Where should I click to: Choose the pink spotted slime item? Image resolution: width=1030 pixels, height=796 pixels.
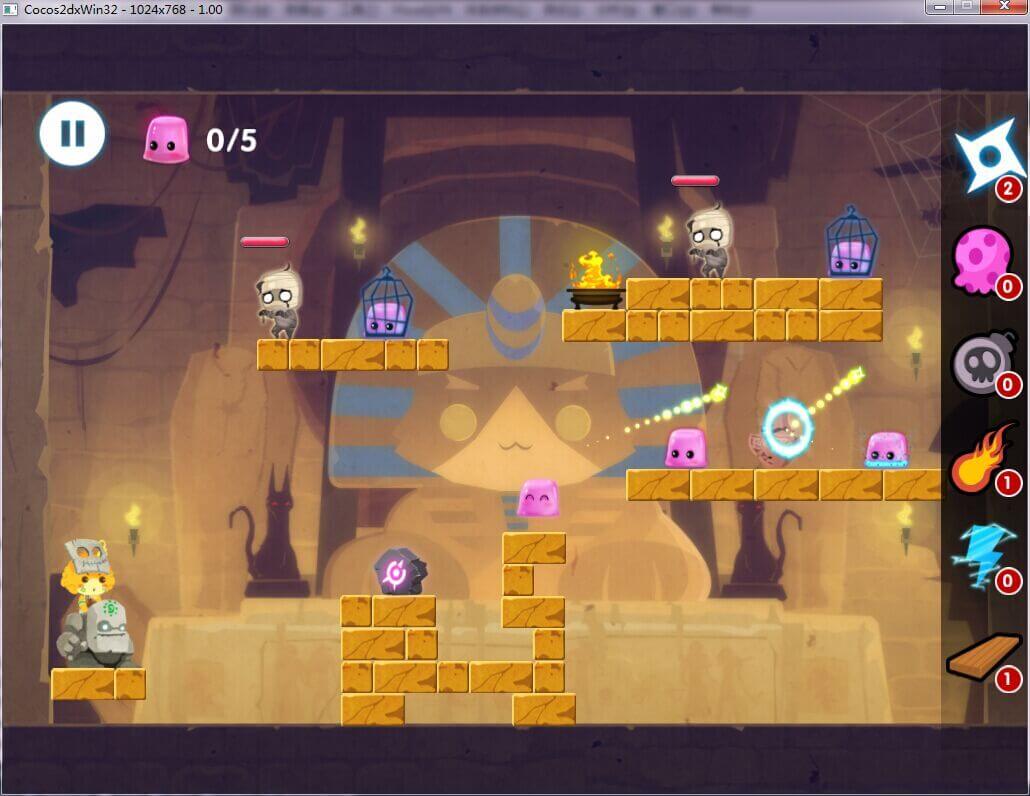[x=982, y=258]
